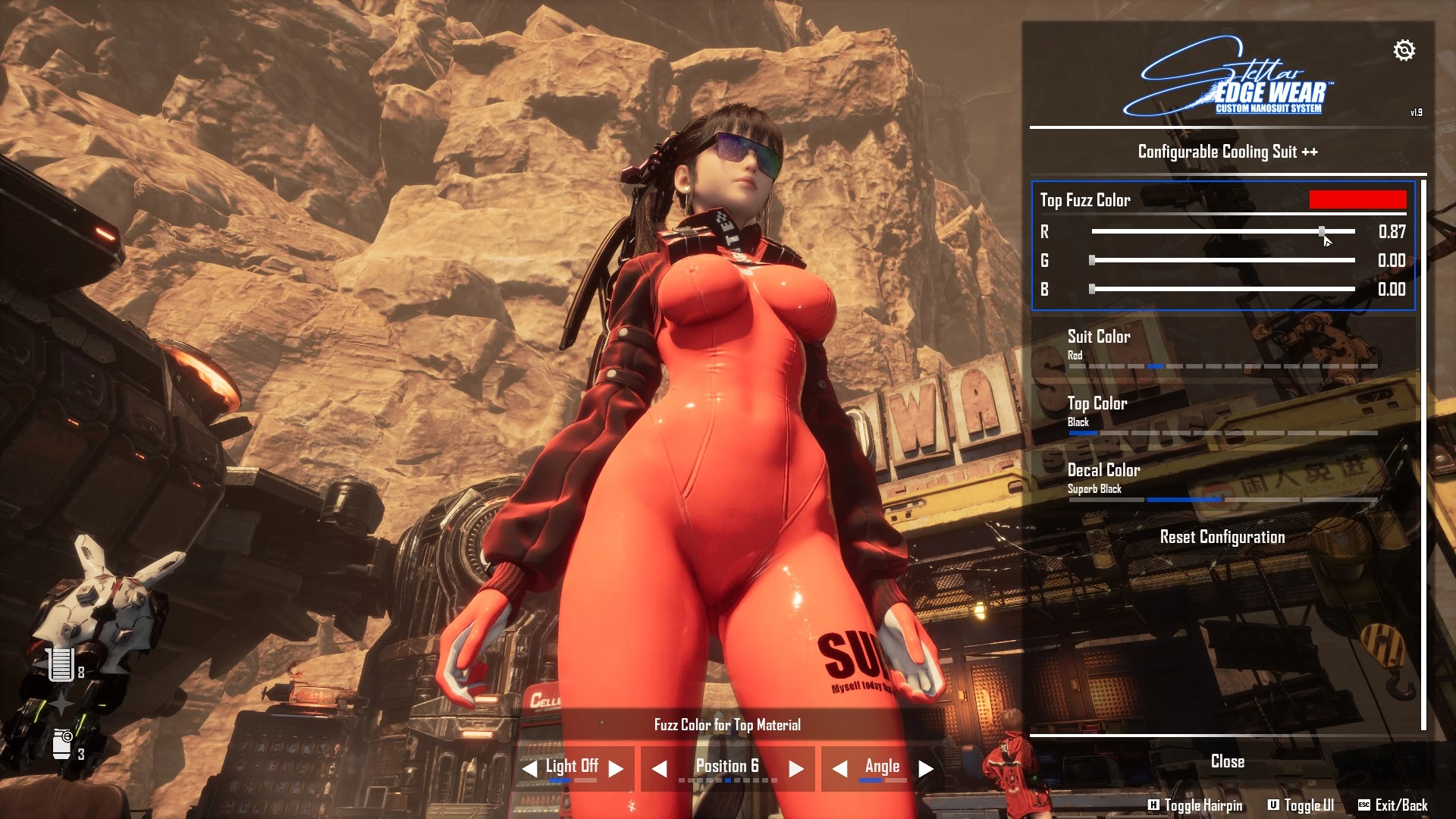Close the nanosuit configuration panel
Image resolution: width=1456 pixels, height=819 pixels.
coord(1227,761)
